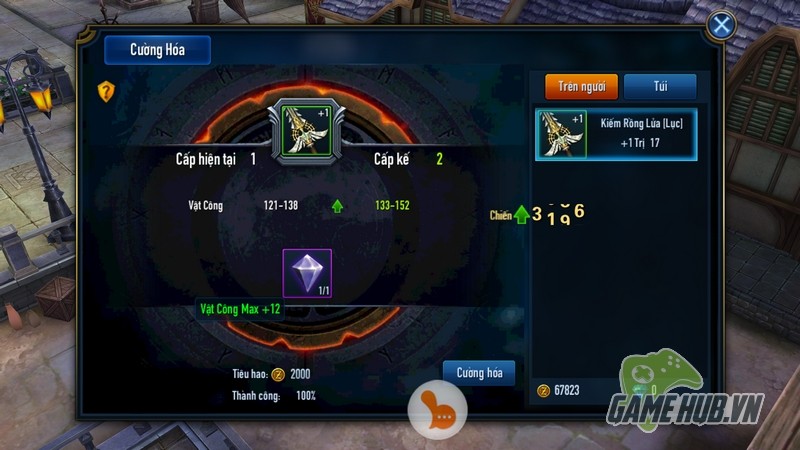The width and height of the screenshot is (800, 450).
Task: Click the Cường hóa confirm button
Action: [479, 373]
